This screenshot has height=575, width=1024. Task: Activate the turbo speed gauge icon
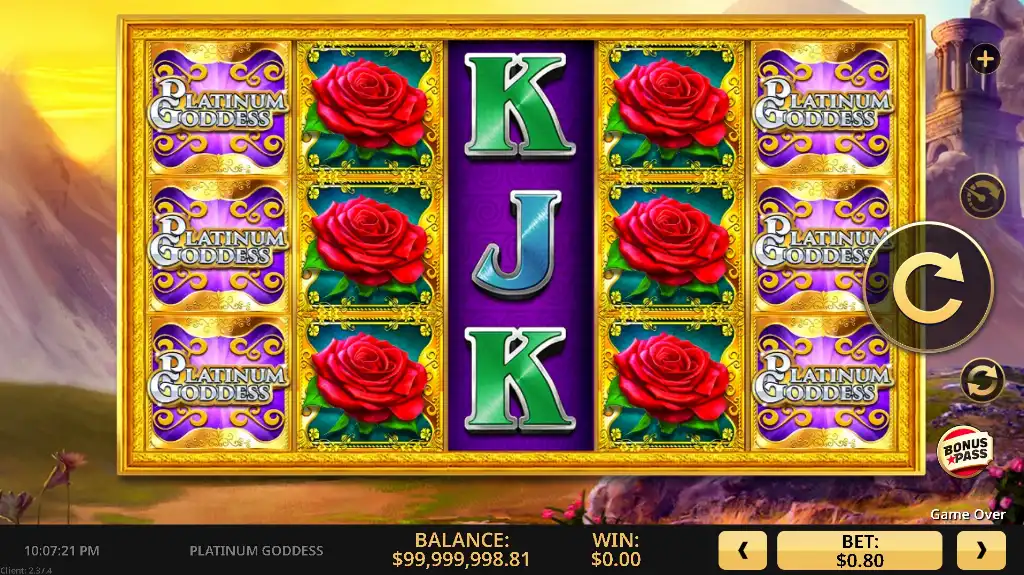pyautogui.click(x=981, y=196)
